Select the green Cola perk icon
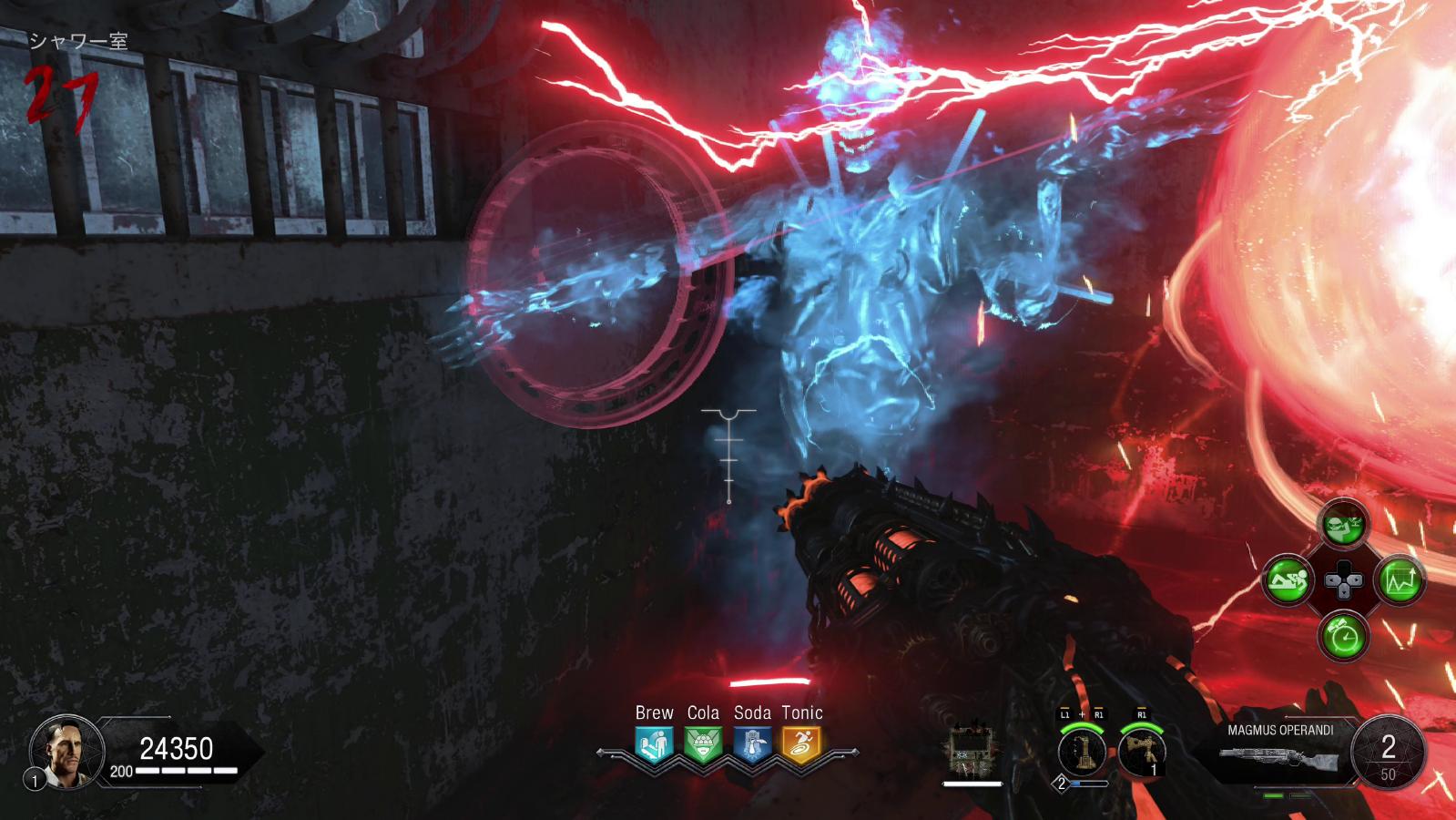This screenshot has height=820, width=1456. pyautogui.click(x=703, y=743)
